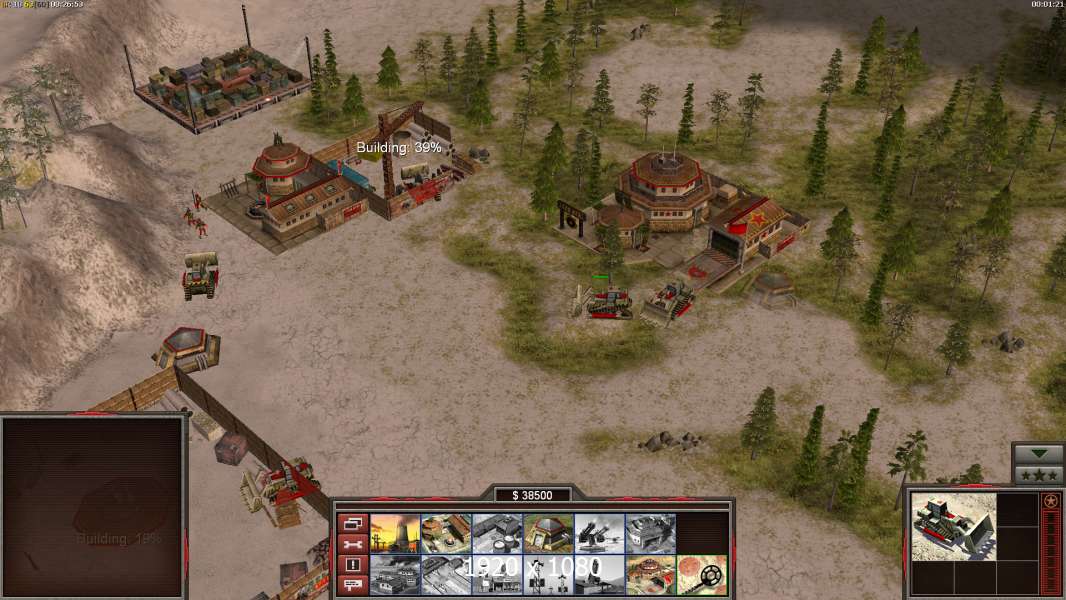Select the dozer with the green health bar
This screenshot has height=600, width=1066.
(x=603, y=299)
